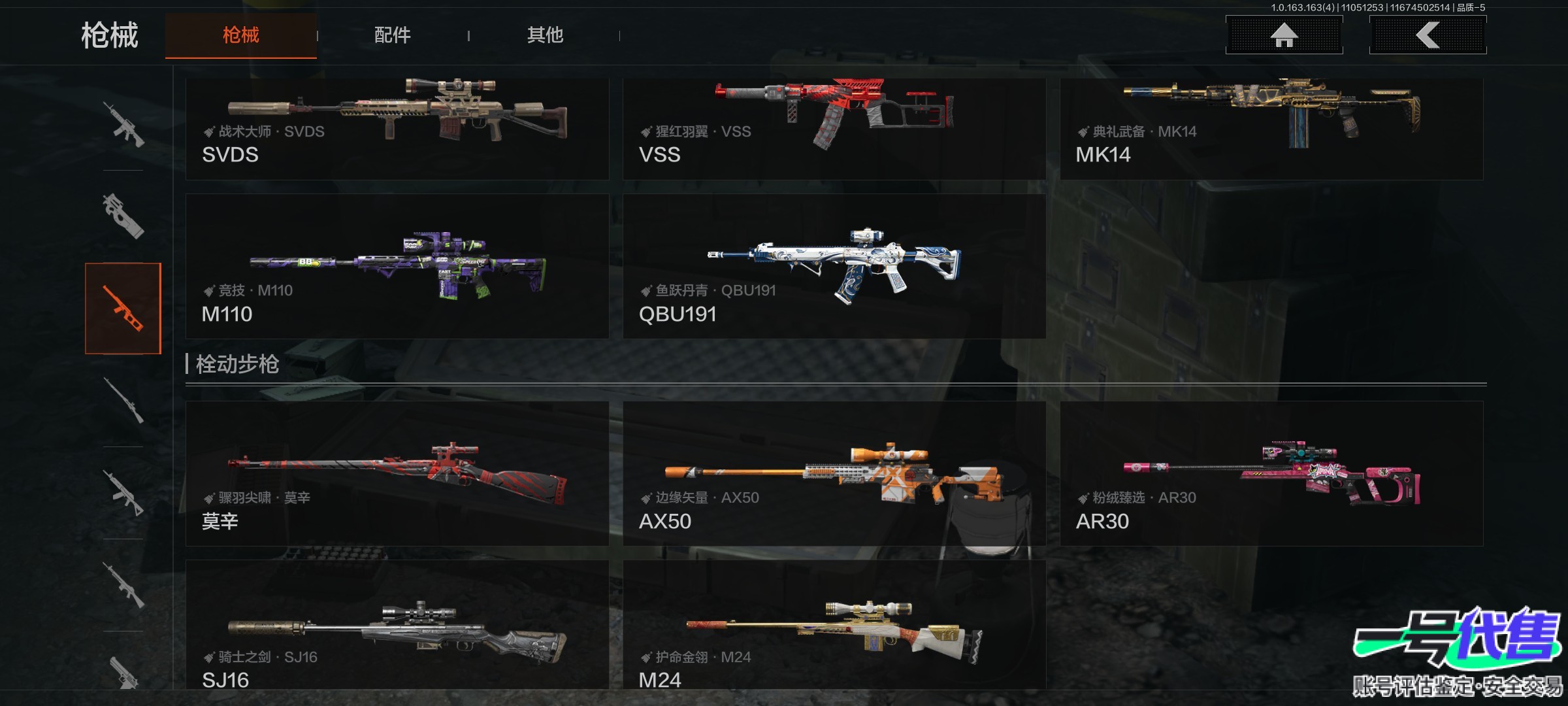This screenshot has height=706, width=1568.
Task: Open the submachine gun category icon
Action: tap(123, 216)
